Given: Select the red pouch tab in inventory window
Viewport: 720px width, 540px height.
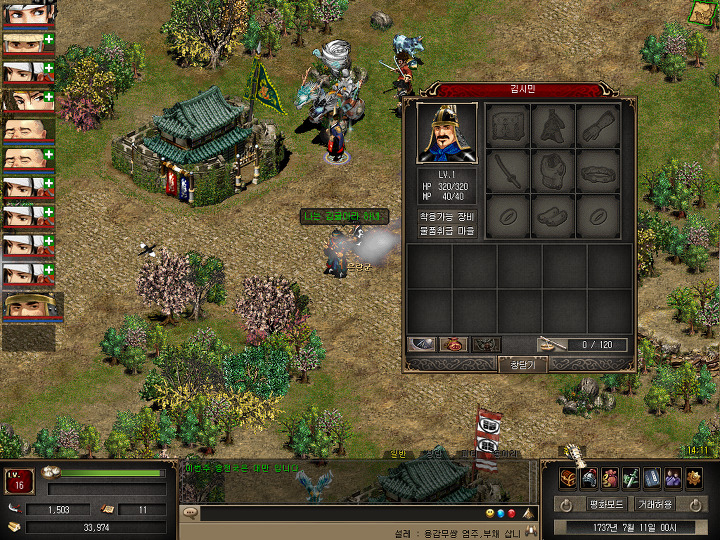Looking at the screenshot, I should (x=454, y=344).
